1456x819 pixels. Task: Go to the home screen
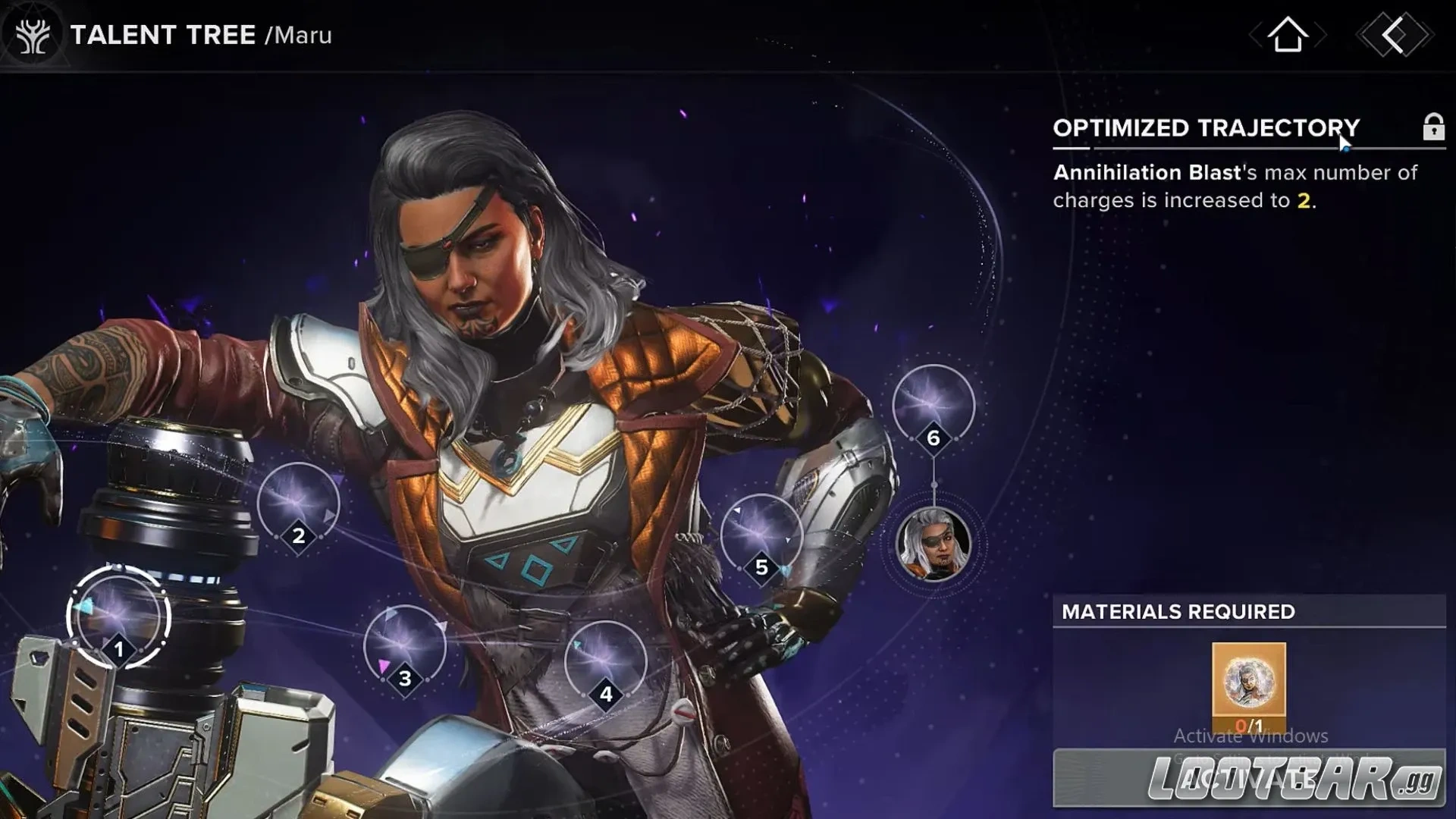1288,35
